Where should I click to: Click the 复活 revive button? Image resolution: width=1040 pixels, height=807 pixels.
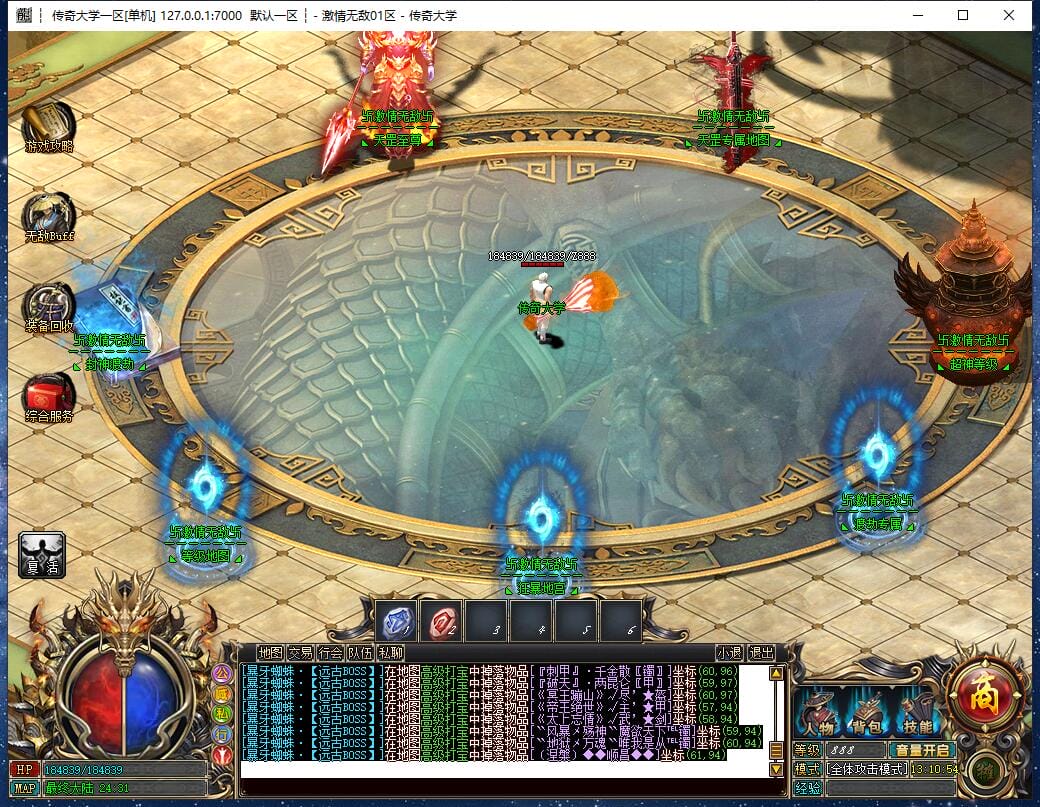tap(42, 554)
